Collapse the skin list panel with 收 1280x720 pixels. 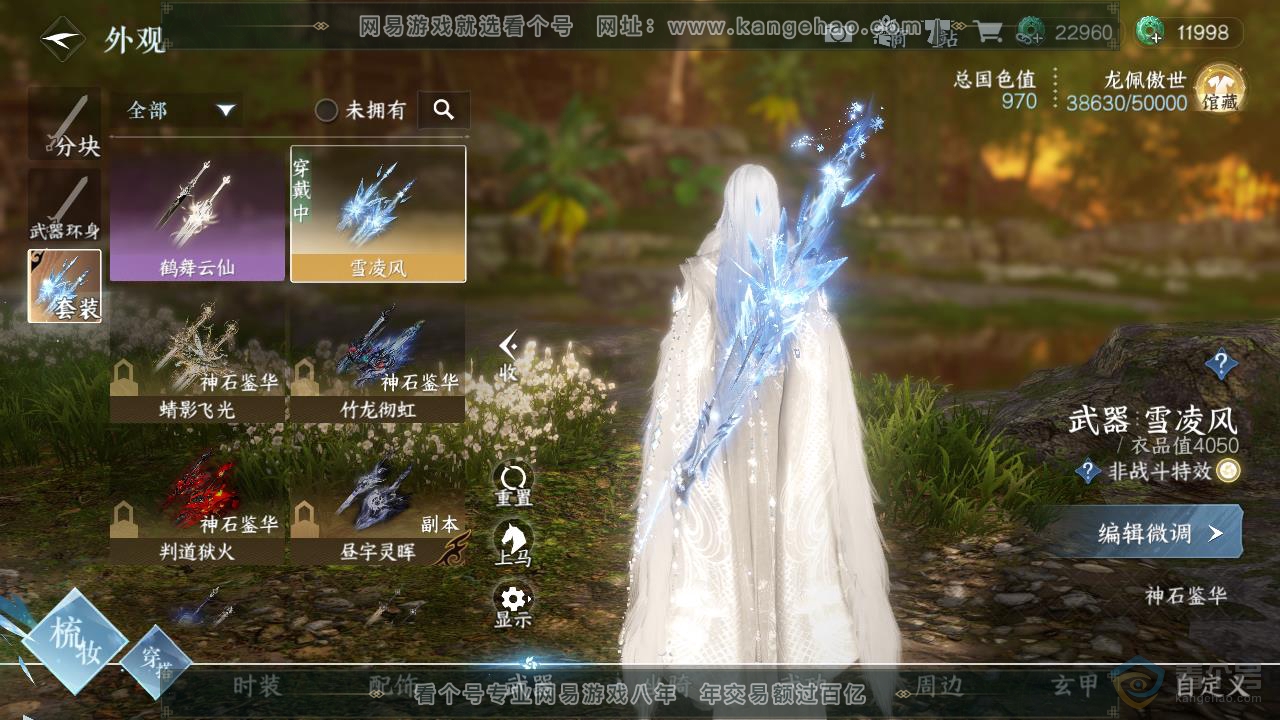click(x=508, y=354)
